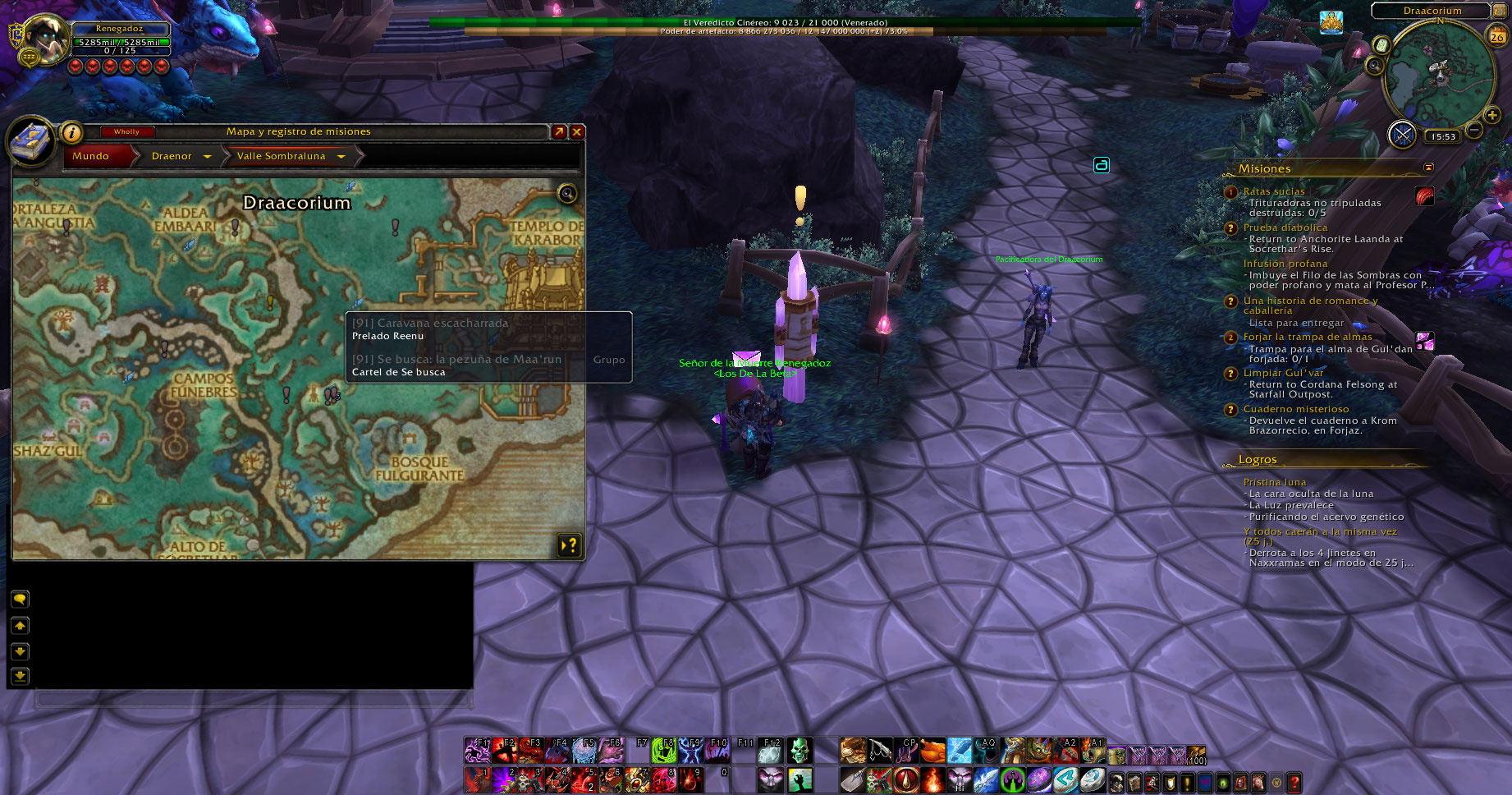Click the map info button
The height and width of the screenshot is (795, 1512).
click(x=72, y=132)
